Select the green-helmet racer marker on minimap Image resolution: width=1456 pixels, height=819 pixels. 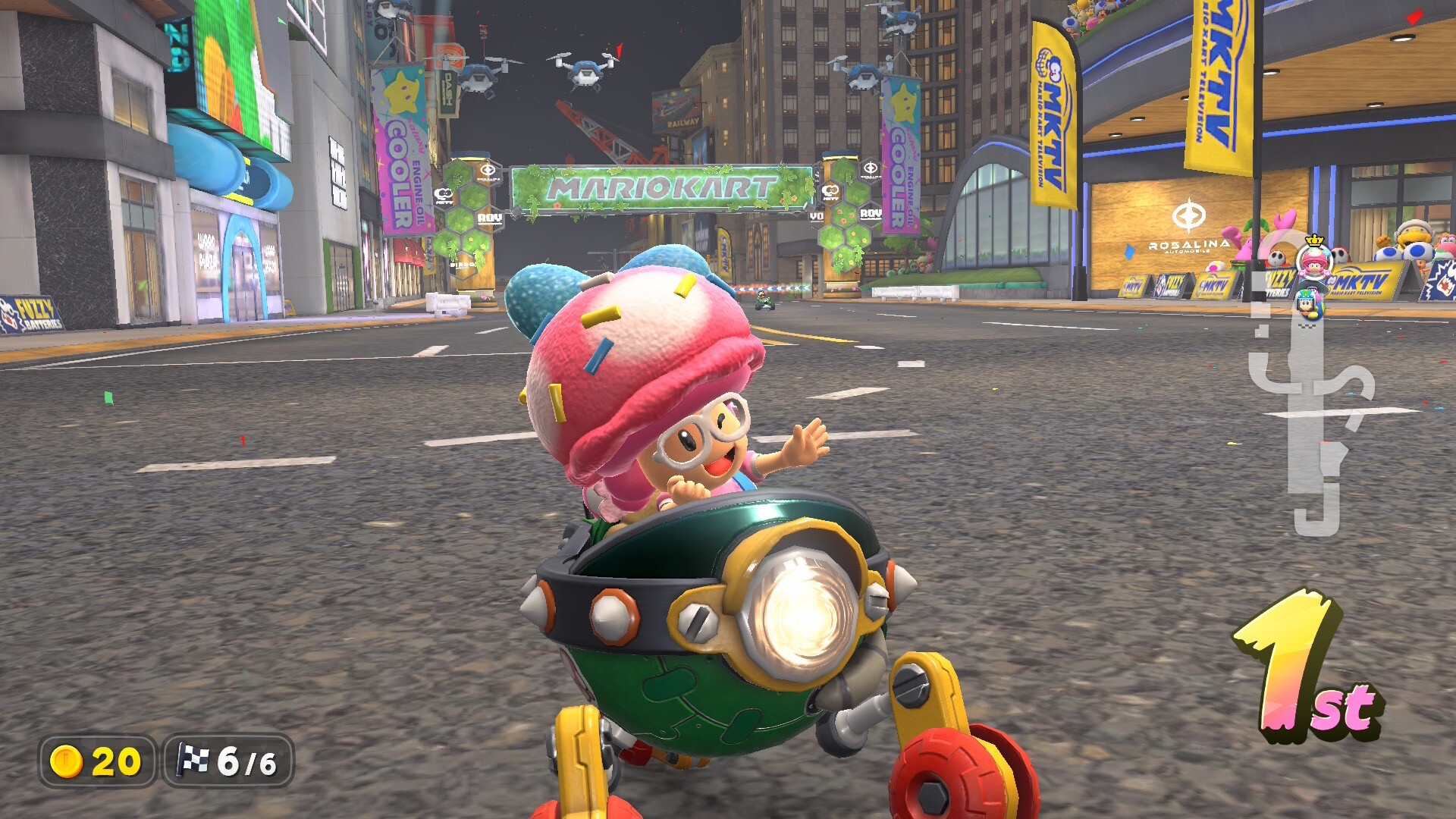pyautogui.click(x=1307, y=303)
